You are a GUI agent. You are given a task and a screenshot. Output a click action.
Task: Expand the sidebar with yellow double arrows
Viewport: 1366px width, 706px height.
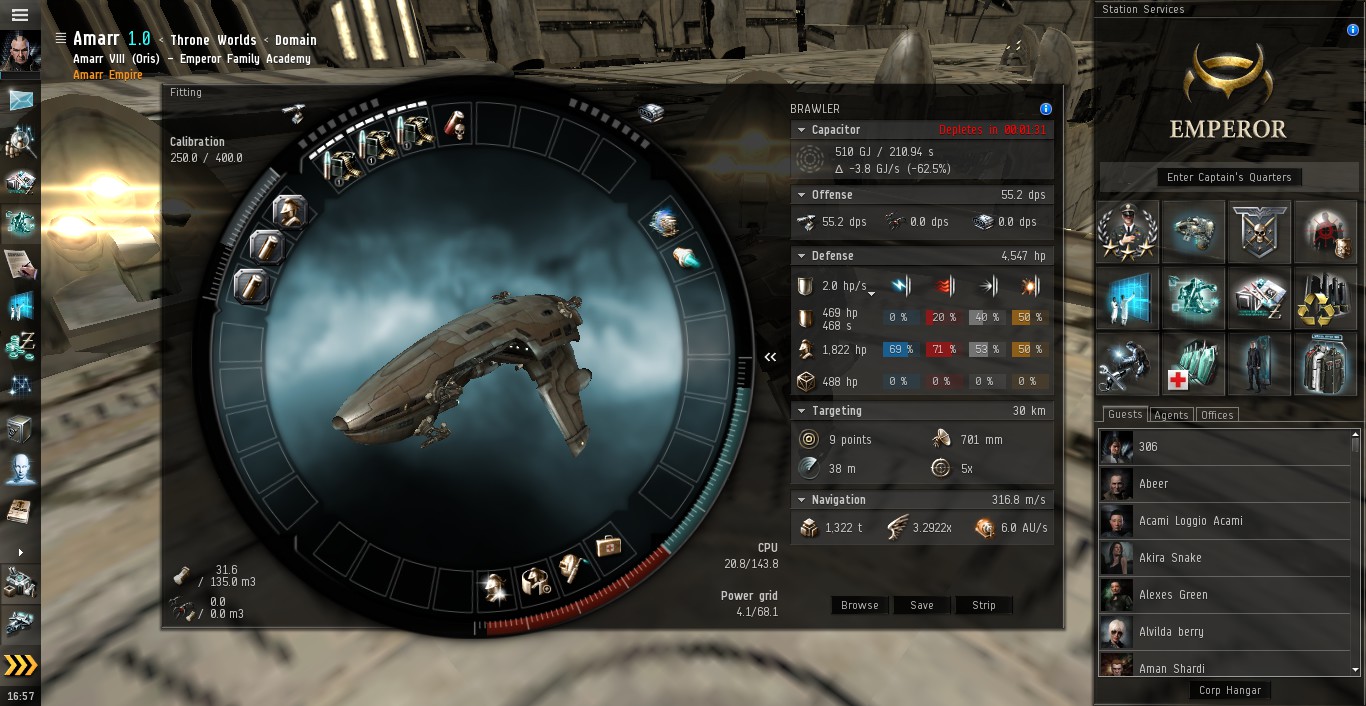coord(20,665)
